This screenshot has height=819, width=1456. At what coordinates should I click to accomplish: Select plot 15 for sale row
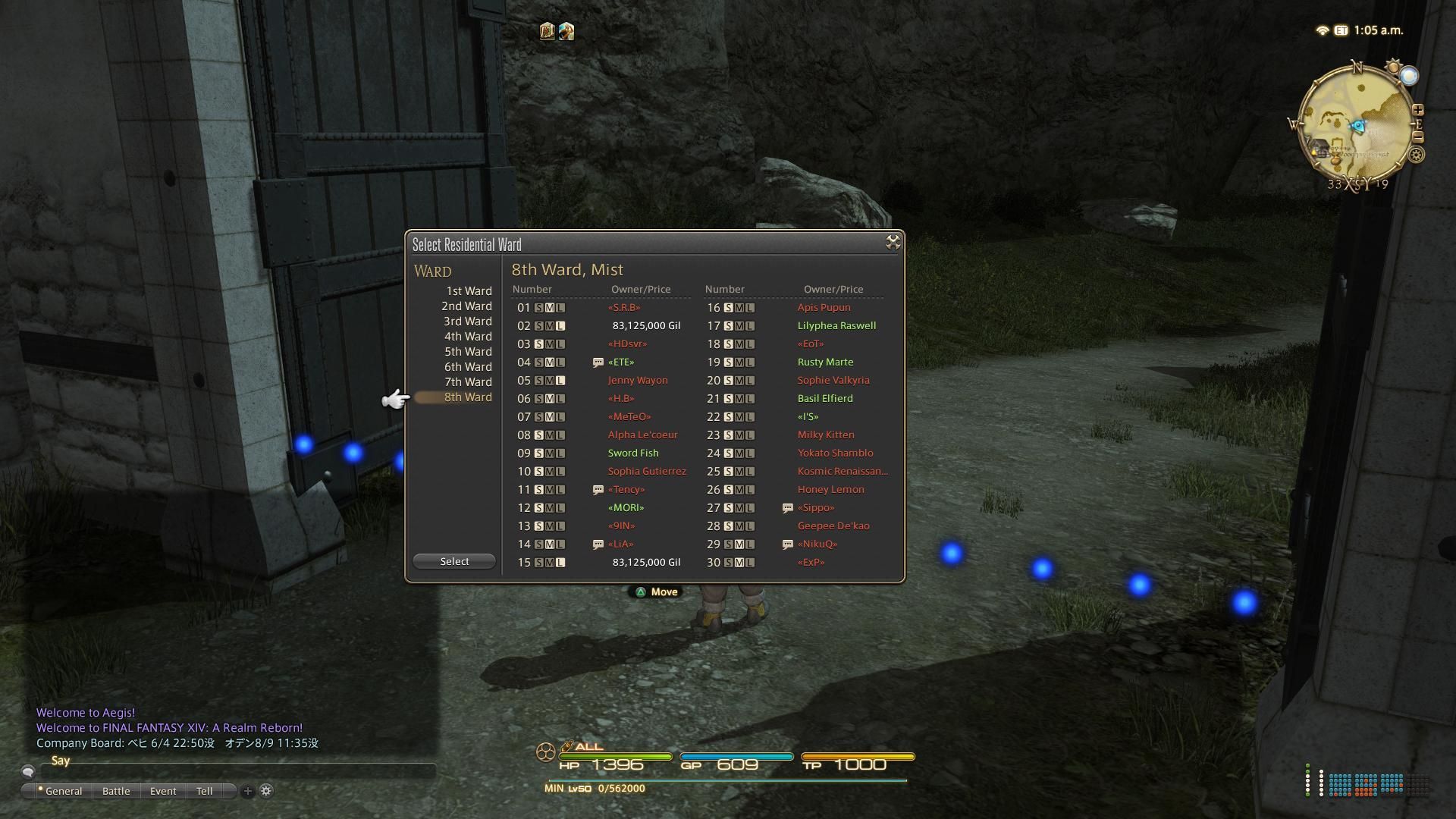599,563
